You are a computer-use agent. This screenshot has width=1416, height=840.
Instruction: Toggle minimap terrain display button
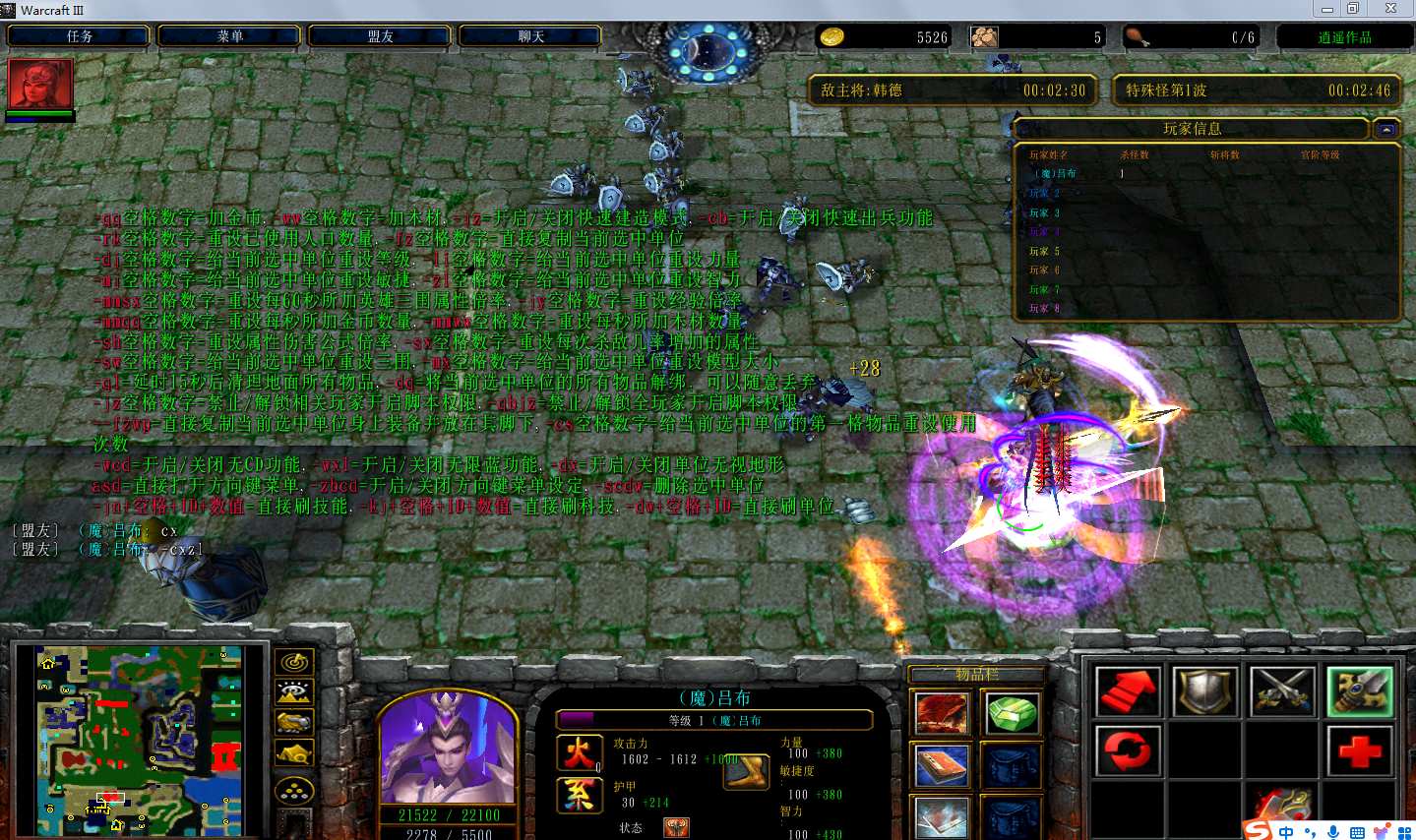coord(294,692)
